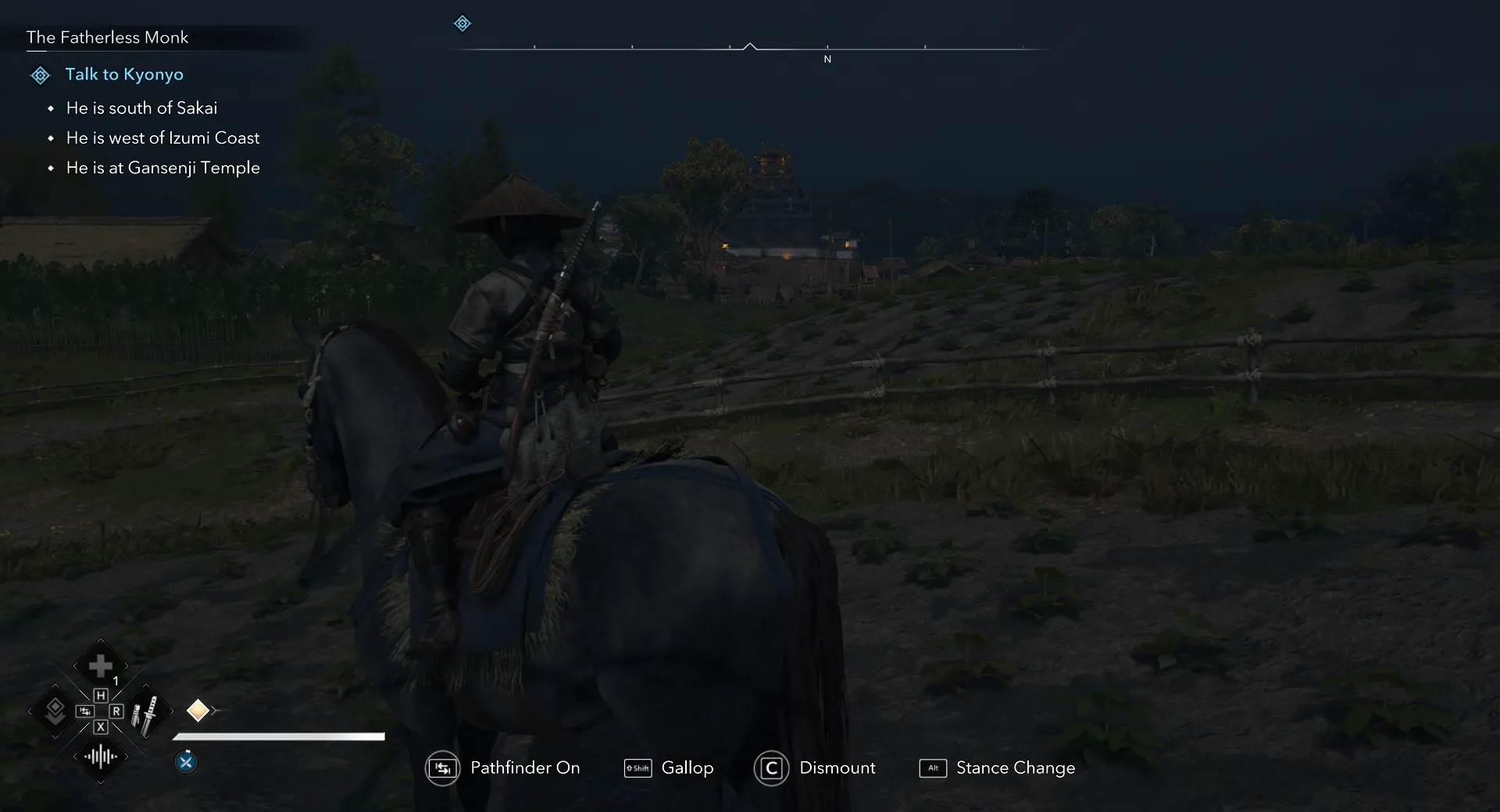Viewport: 1500px width, 812px height.
Task: Click the north marker on the compass
Action: pyautogui.click(x=827, y=58)
